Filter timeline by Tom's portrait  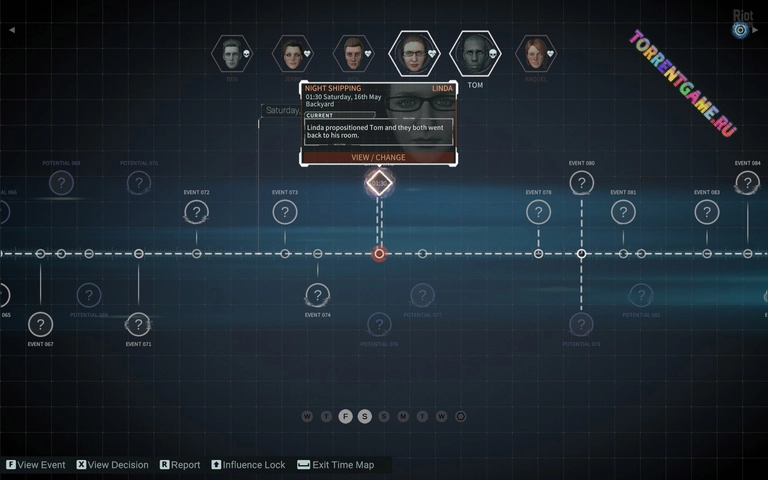pos(475,53)
